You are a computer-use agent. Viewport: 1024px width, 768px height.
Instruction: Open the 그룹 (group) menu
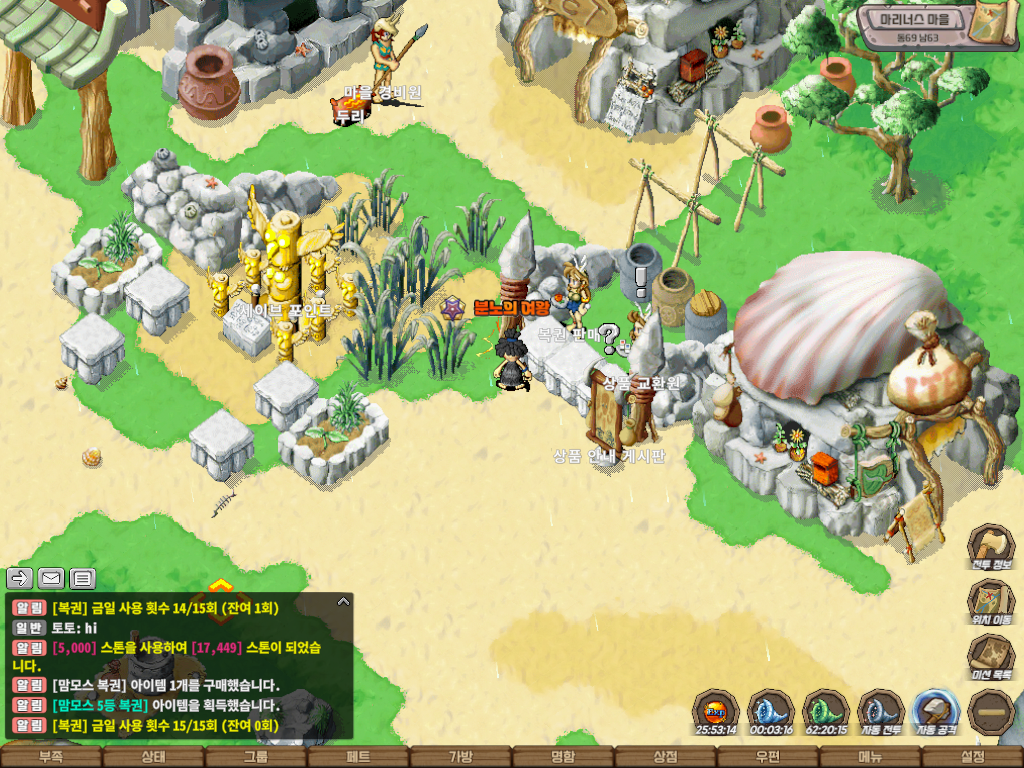tap(256, 757)
